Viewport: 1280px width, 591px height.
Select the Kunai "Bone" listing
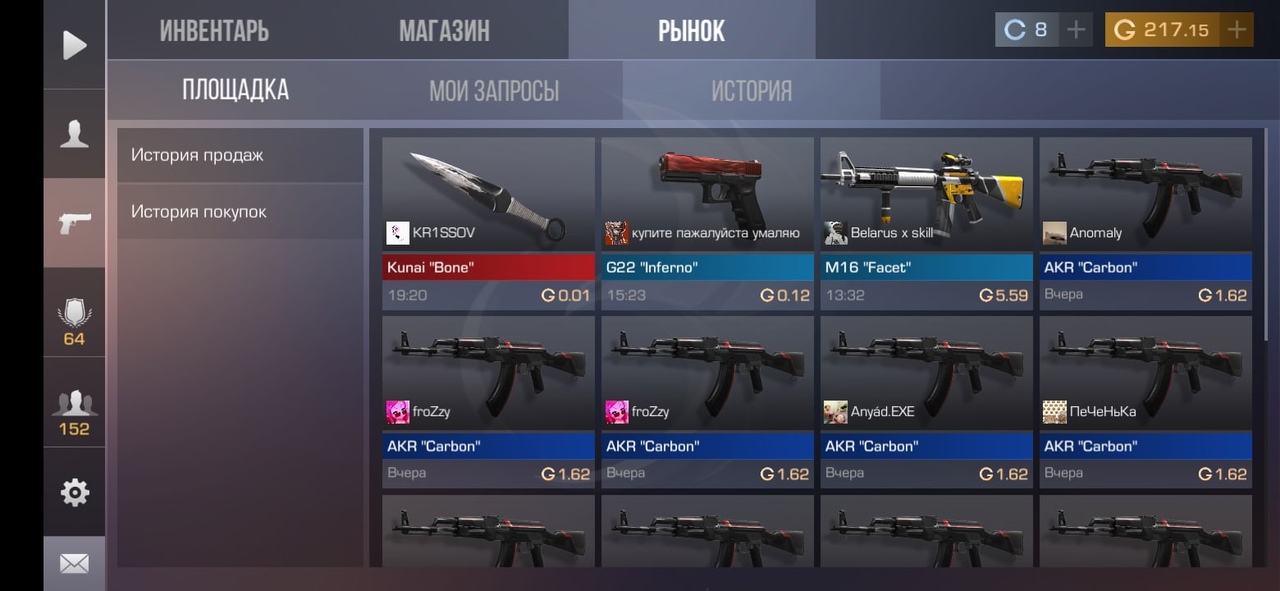coord(488,222)
